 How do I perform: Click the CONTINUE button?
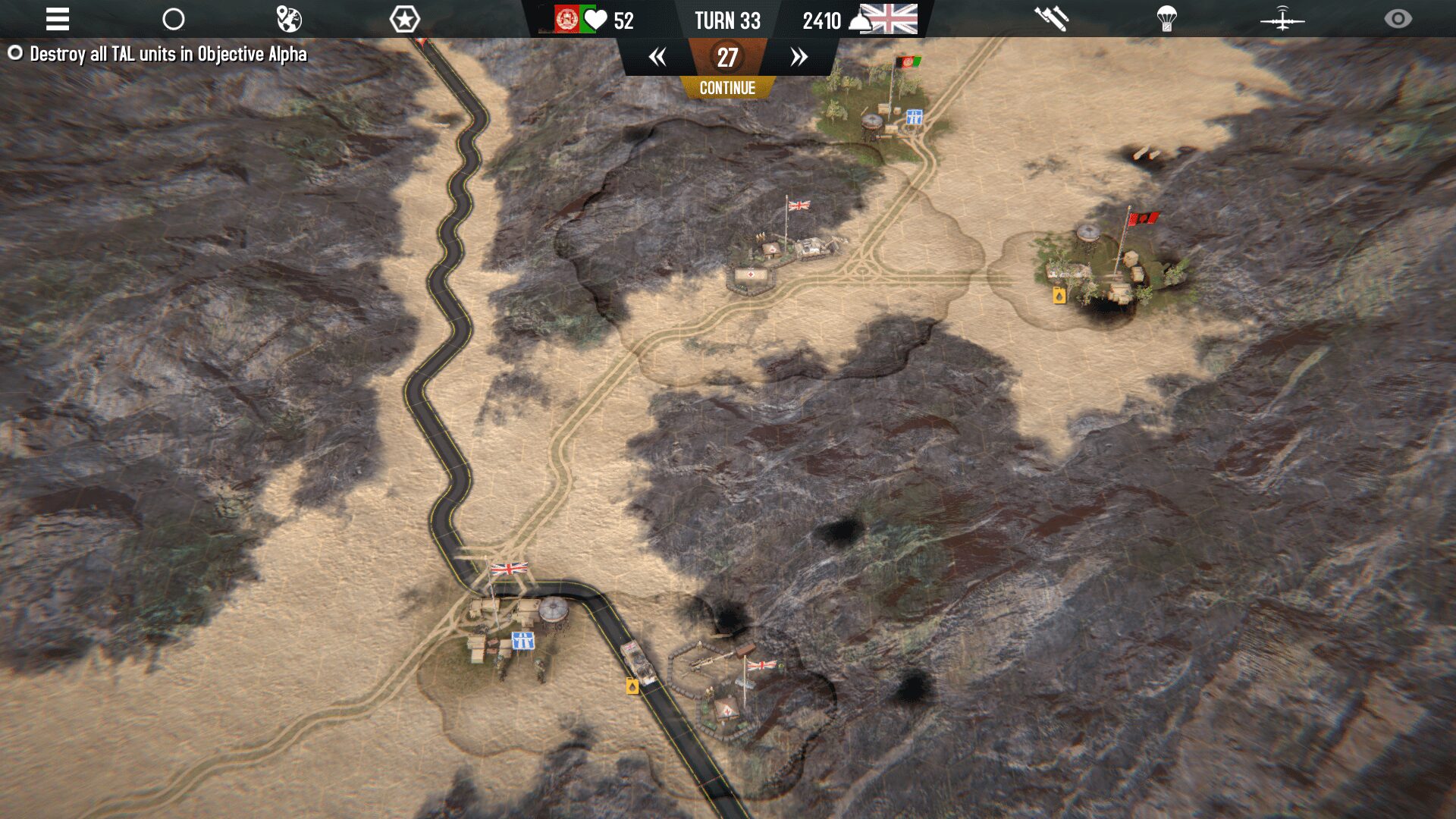point(727,88)
